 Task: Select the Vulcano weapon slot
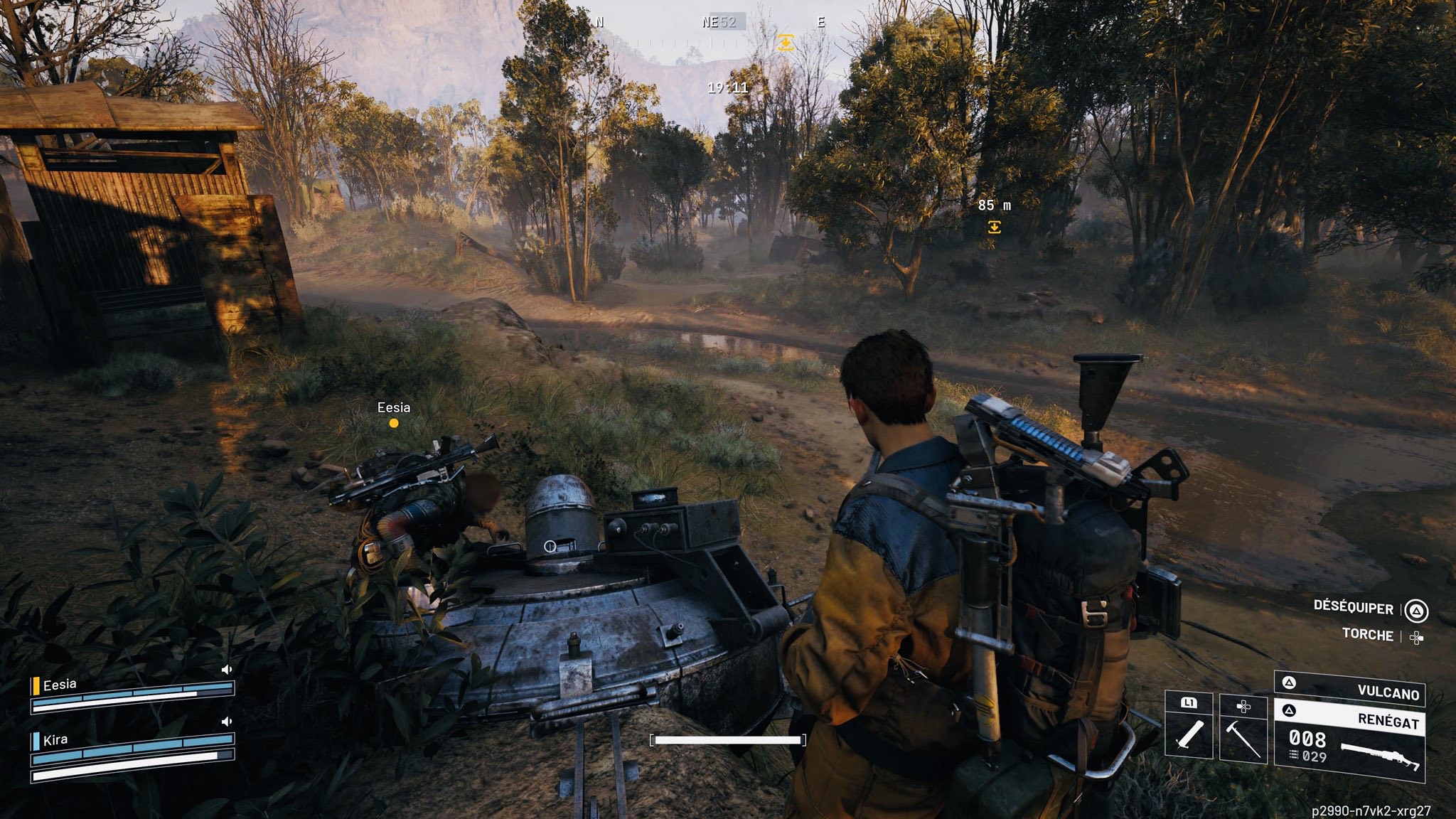pyautogui.click(x=1351, y=689)
